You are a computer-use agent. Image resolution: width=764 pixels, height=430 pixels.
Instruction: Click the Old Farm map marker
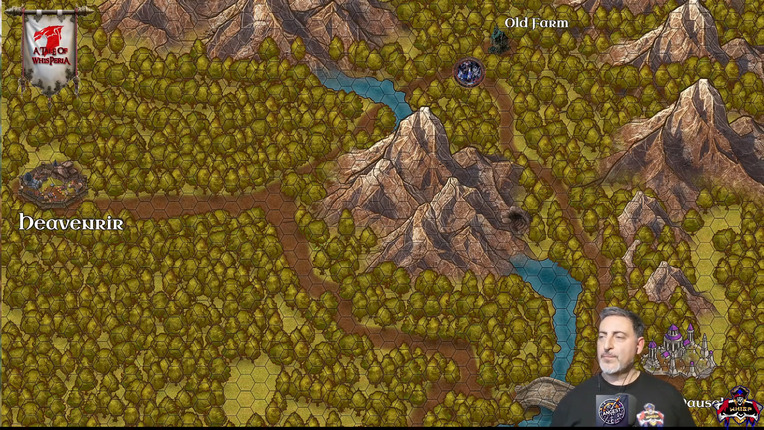[x=498, y=41]
